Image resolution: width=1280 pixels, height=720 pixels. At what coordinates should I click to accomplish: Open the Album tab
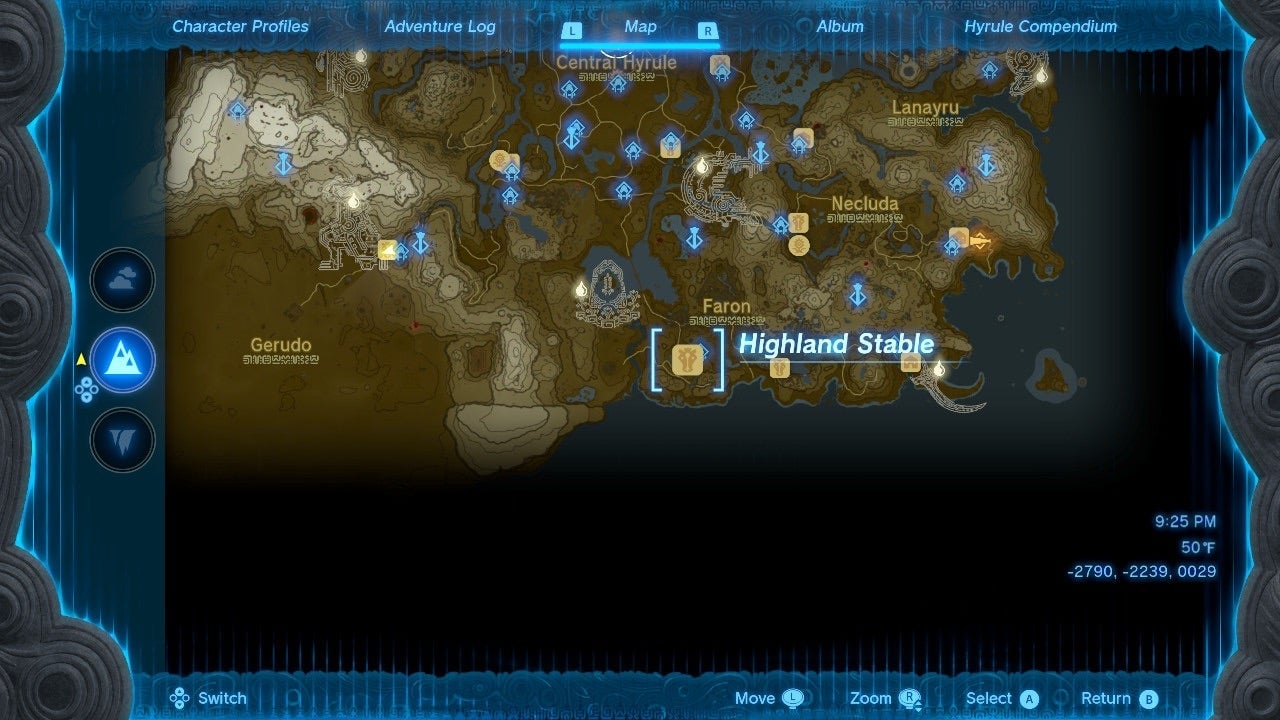839,26
